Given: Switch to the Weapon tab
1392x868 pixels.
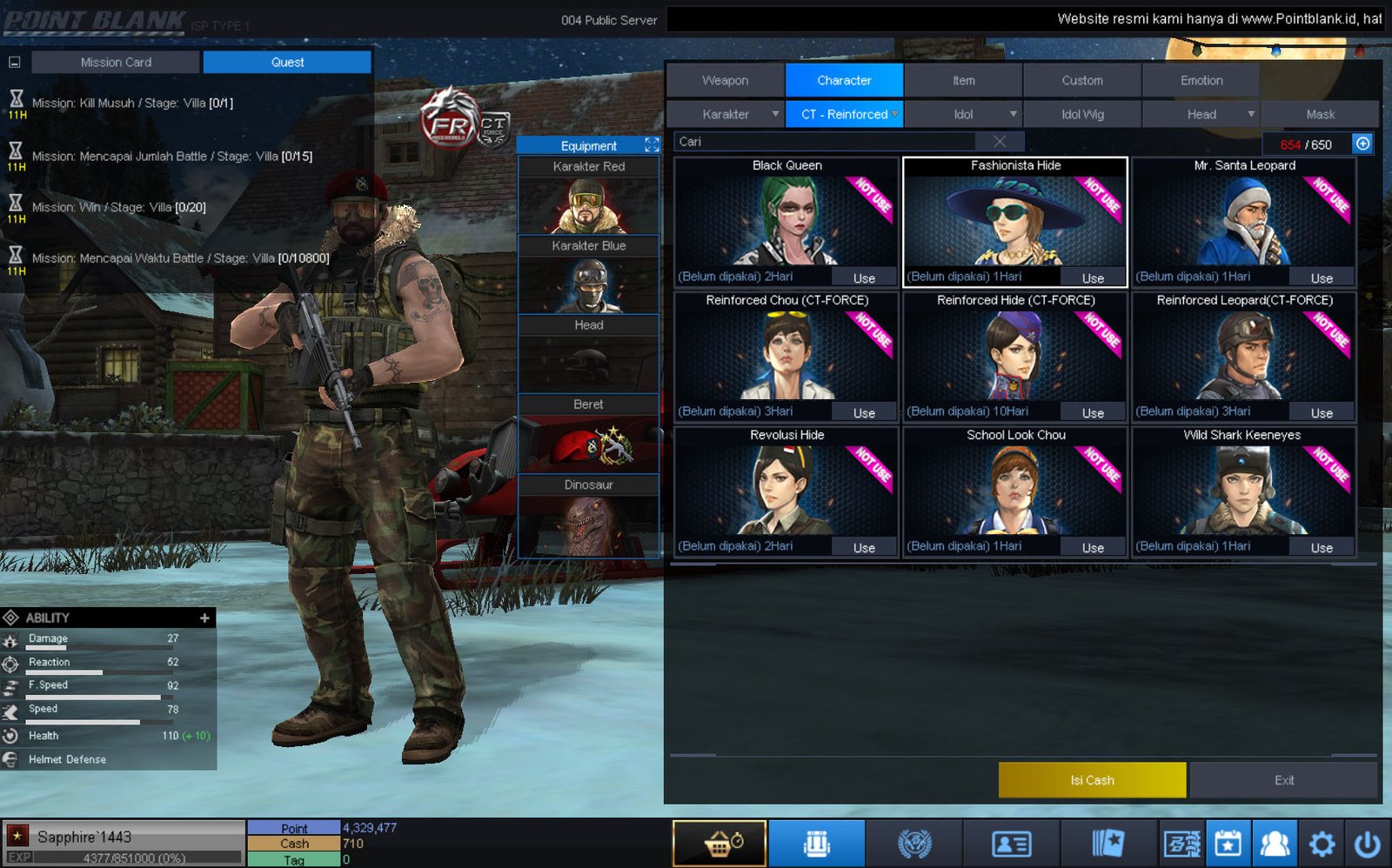Looking at the screenshot, I should coord(725,80).
